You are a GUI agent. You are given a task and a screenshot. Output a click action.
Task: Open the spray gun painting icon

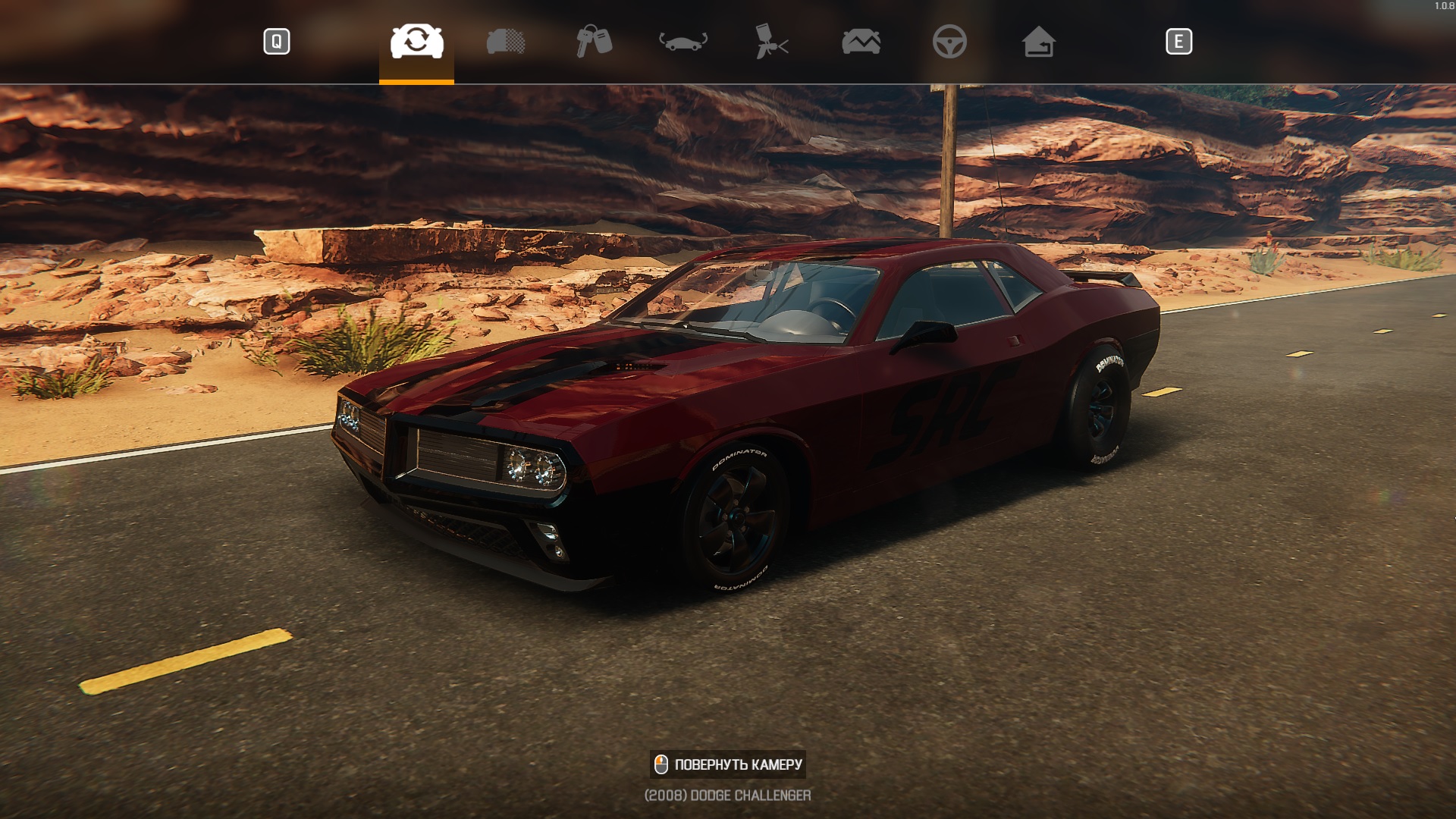[772, 43]
